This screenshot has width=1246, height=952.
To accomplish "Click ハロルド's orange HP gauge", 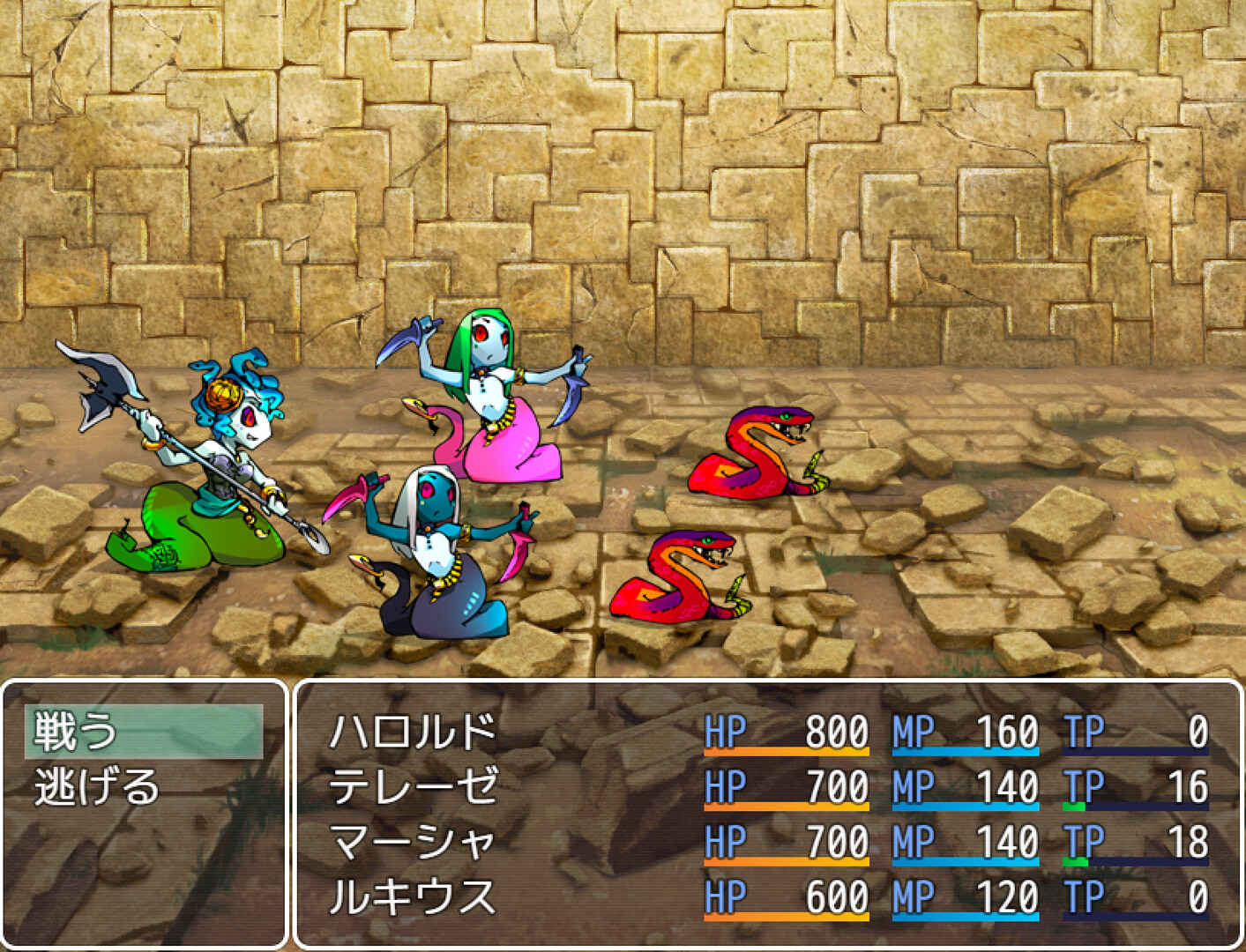I will click(x=785, y=749).
